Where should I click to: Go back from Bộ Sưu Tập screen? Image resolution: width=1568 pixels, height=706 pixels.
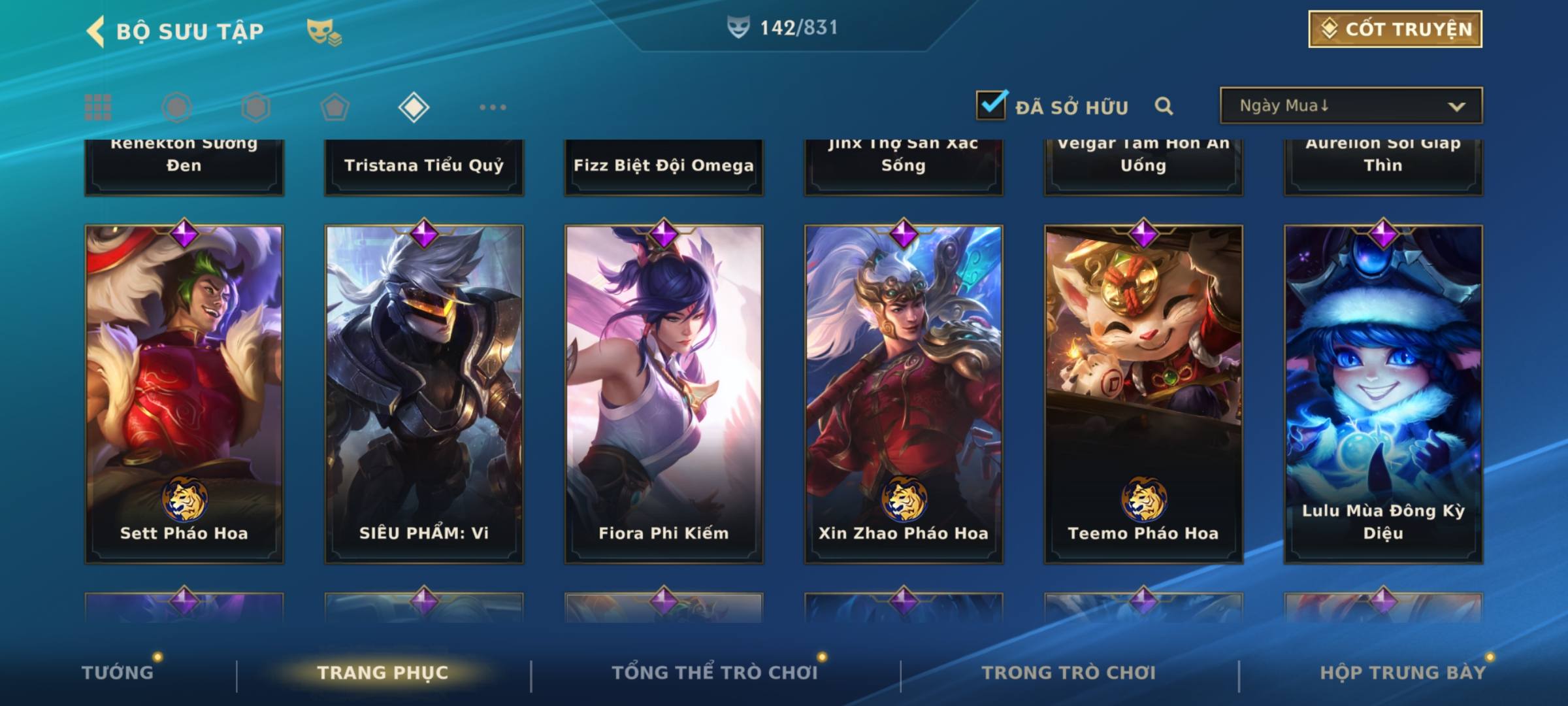[x=96, y=31]
